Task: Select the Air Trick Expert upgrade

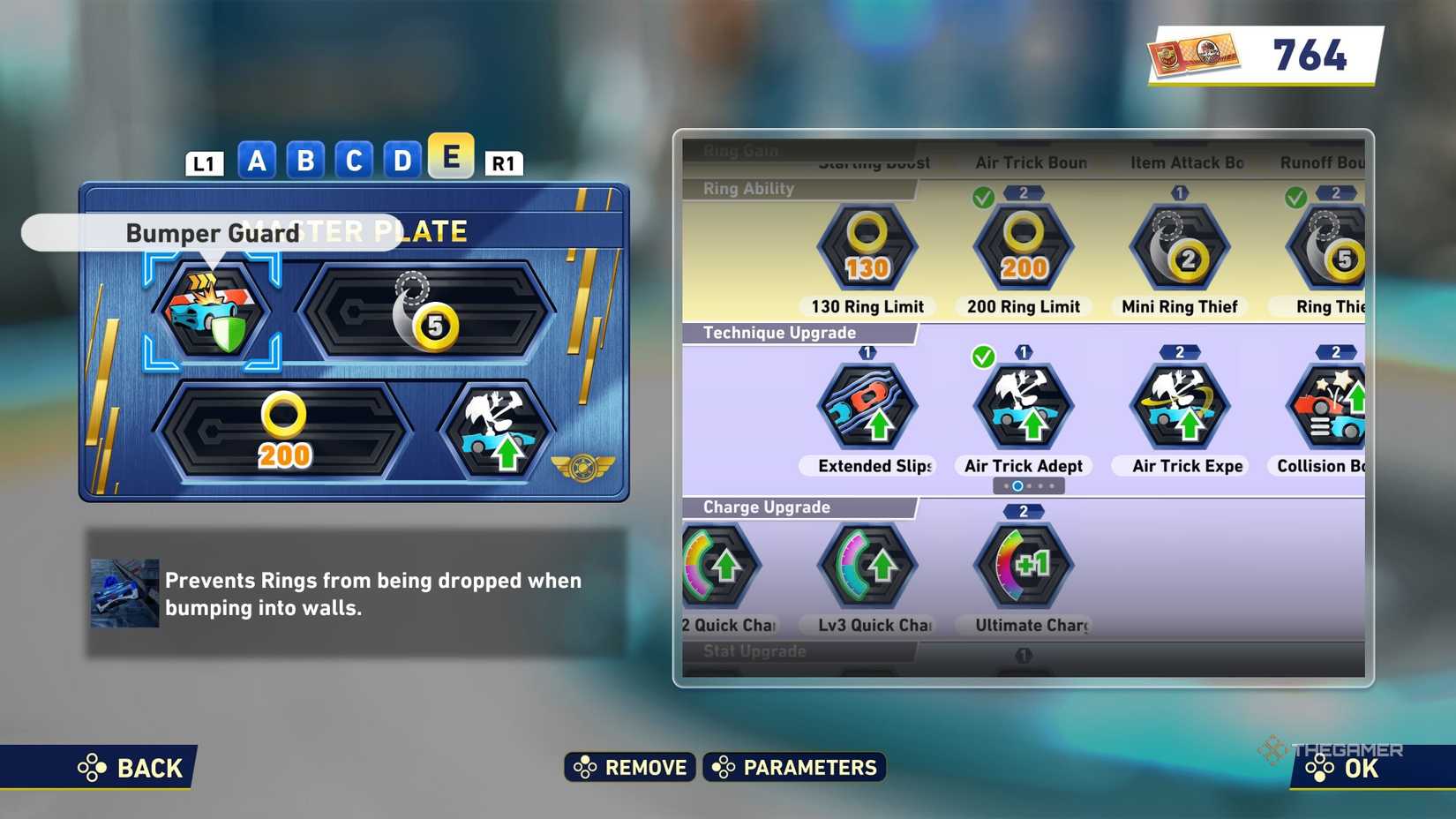Action: tap(1180, 406)
